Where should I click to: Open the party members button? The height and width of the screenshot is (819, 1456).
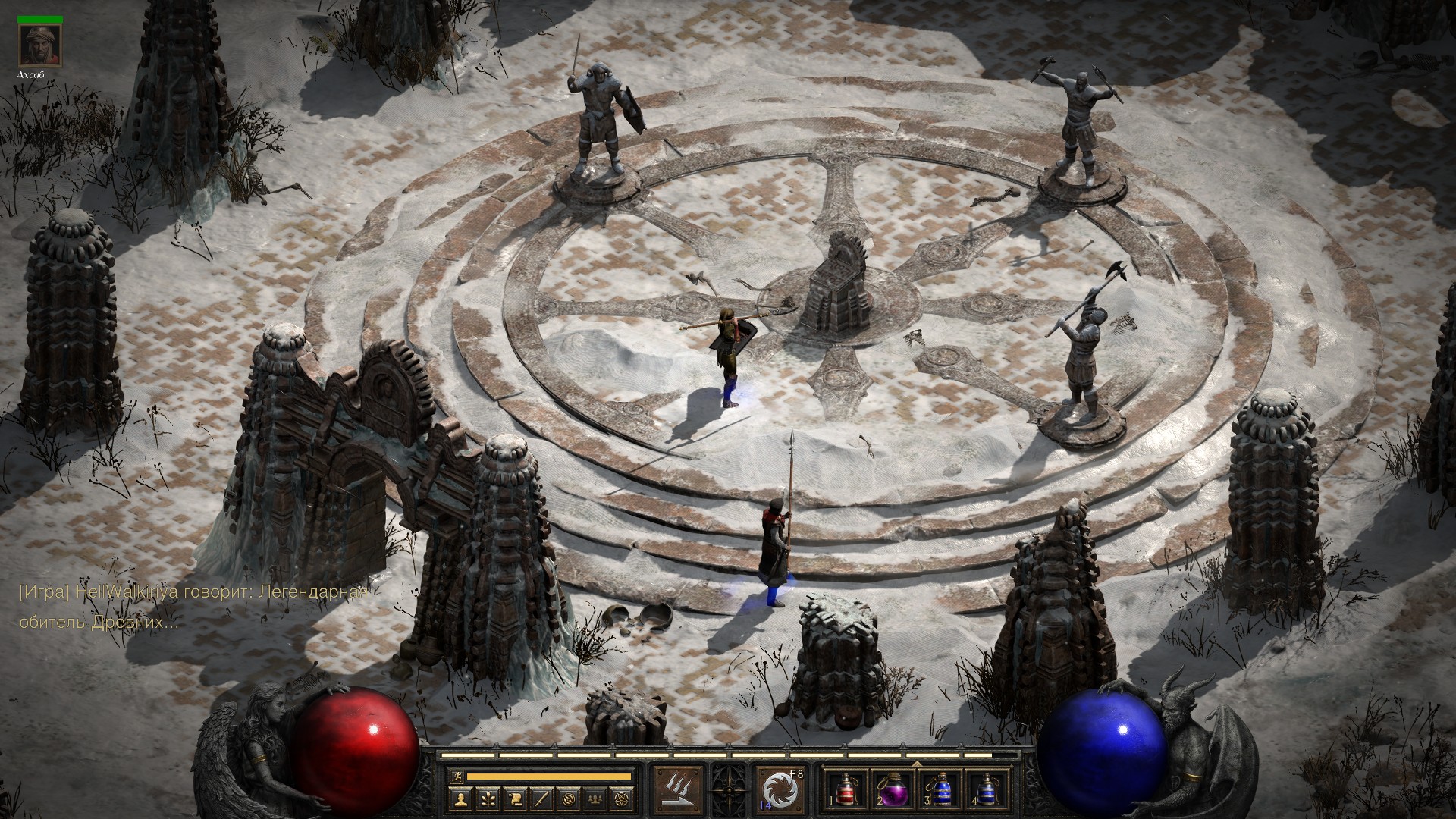coord(596,799)
